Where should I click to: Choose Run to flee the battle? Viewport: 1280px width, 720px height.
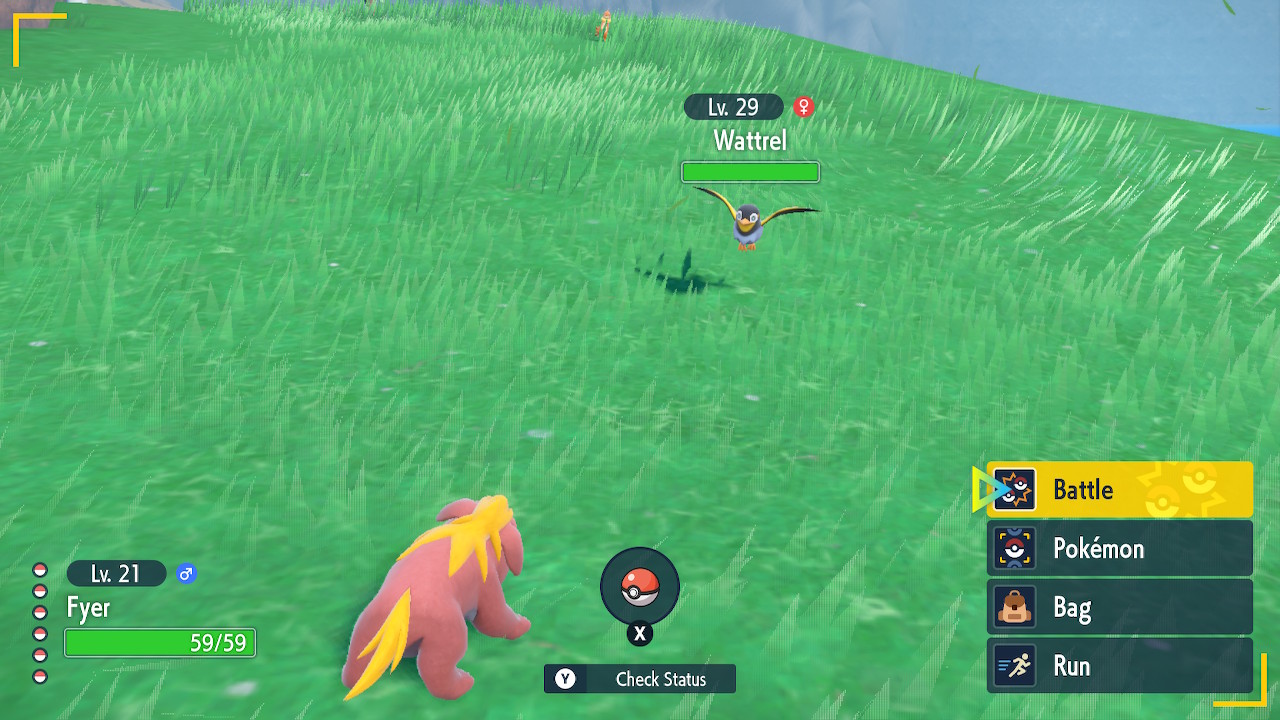1119,666
